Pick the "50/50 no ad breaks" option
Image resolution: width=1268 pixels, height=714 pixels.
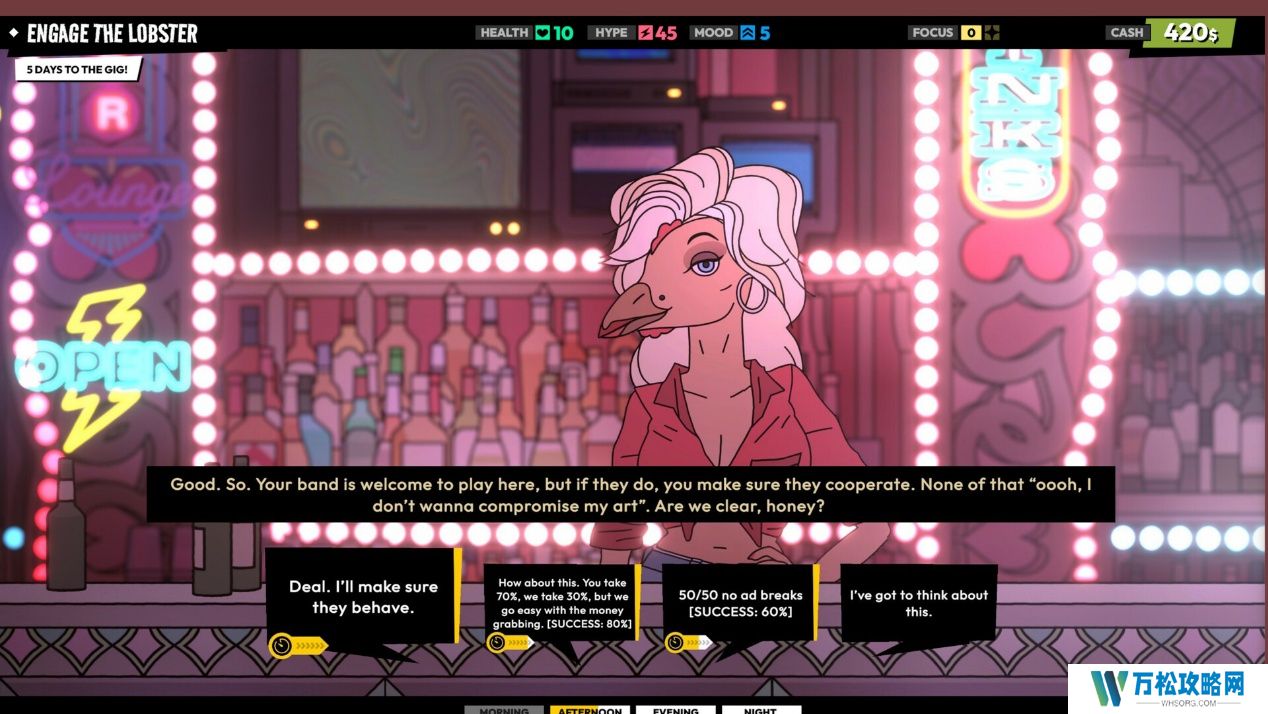click(740, 603)
